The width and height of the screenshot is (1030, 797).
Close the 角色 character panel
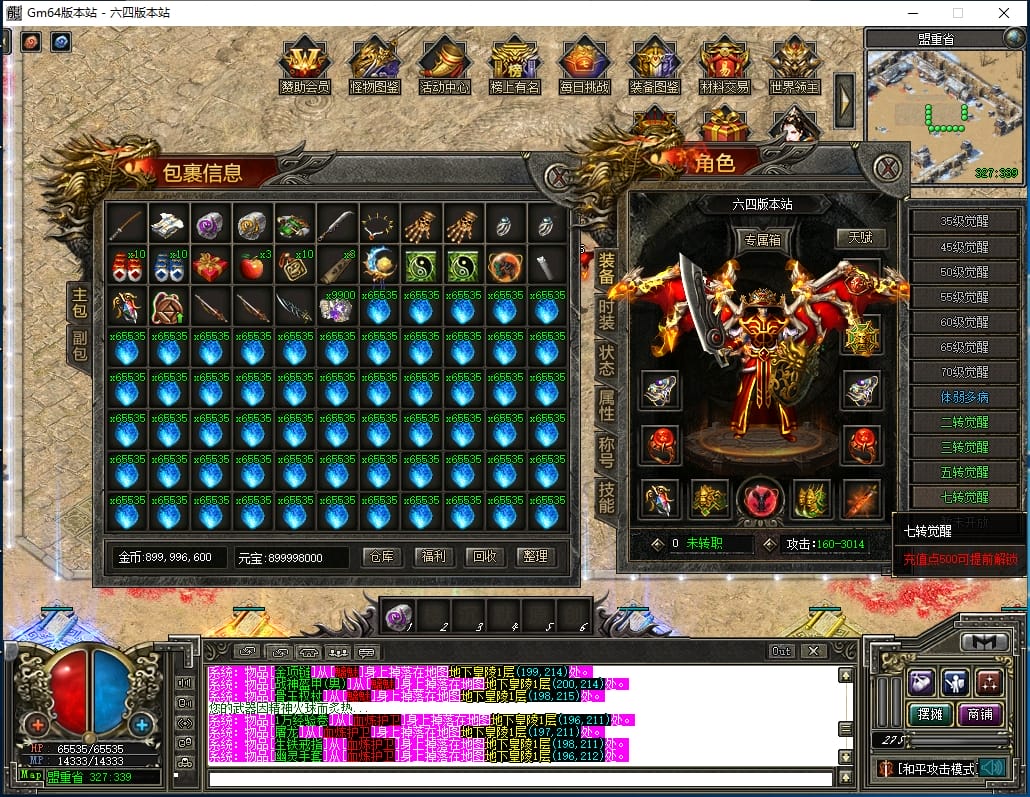click(x=887, y=167)
